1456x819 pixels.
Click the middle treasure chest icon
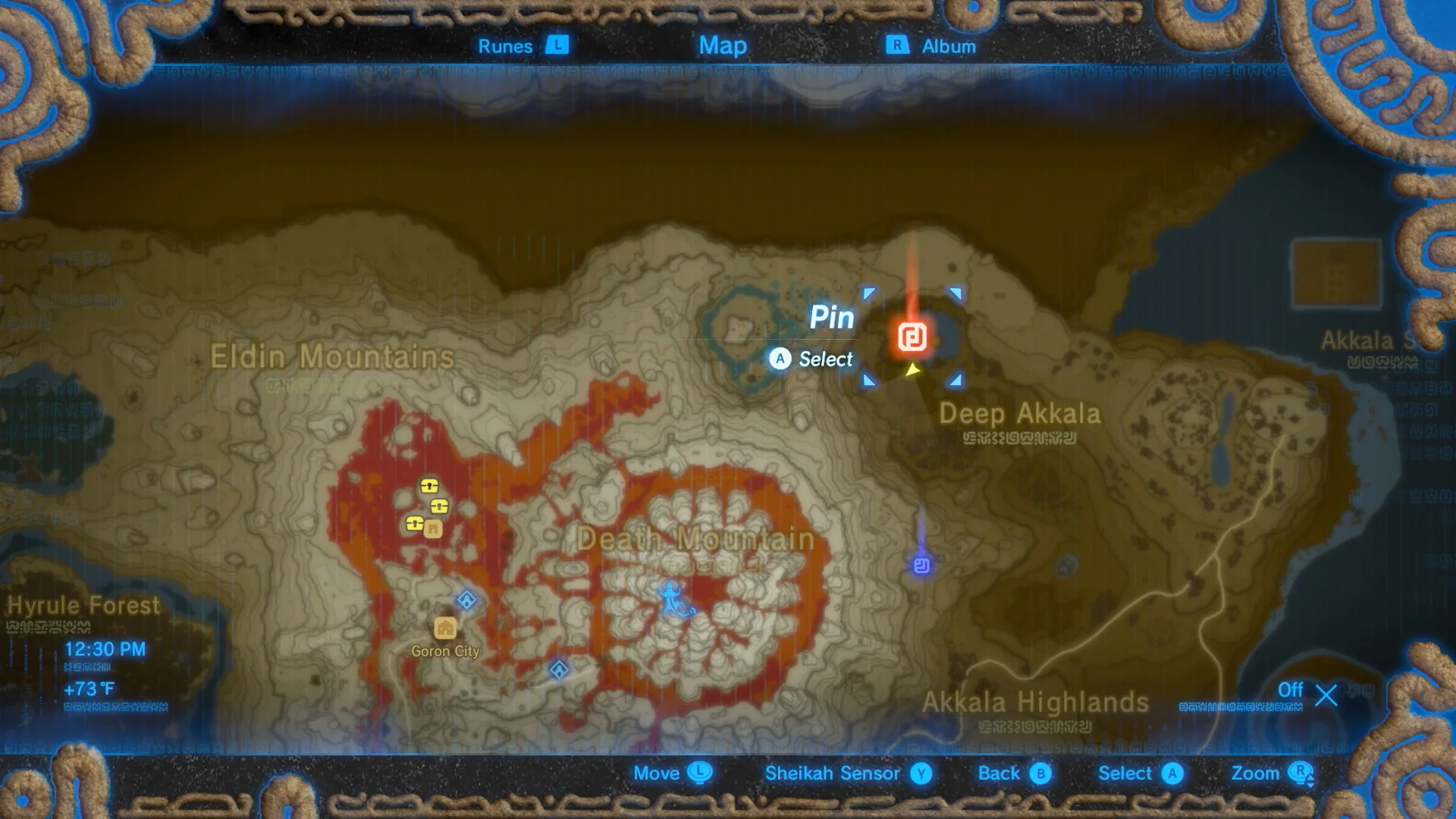pyautogui.click(x=439, y=506)
